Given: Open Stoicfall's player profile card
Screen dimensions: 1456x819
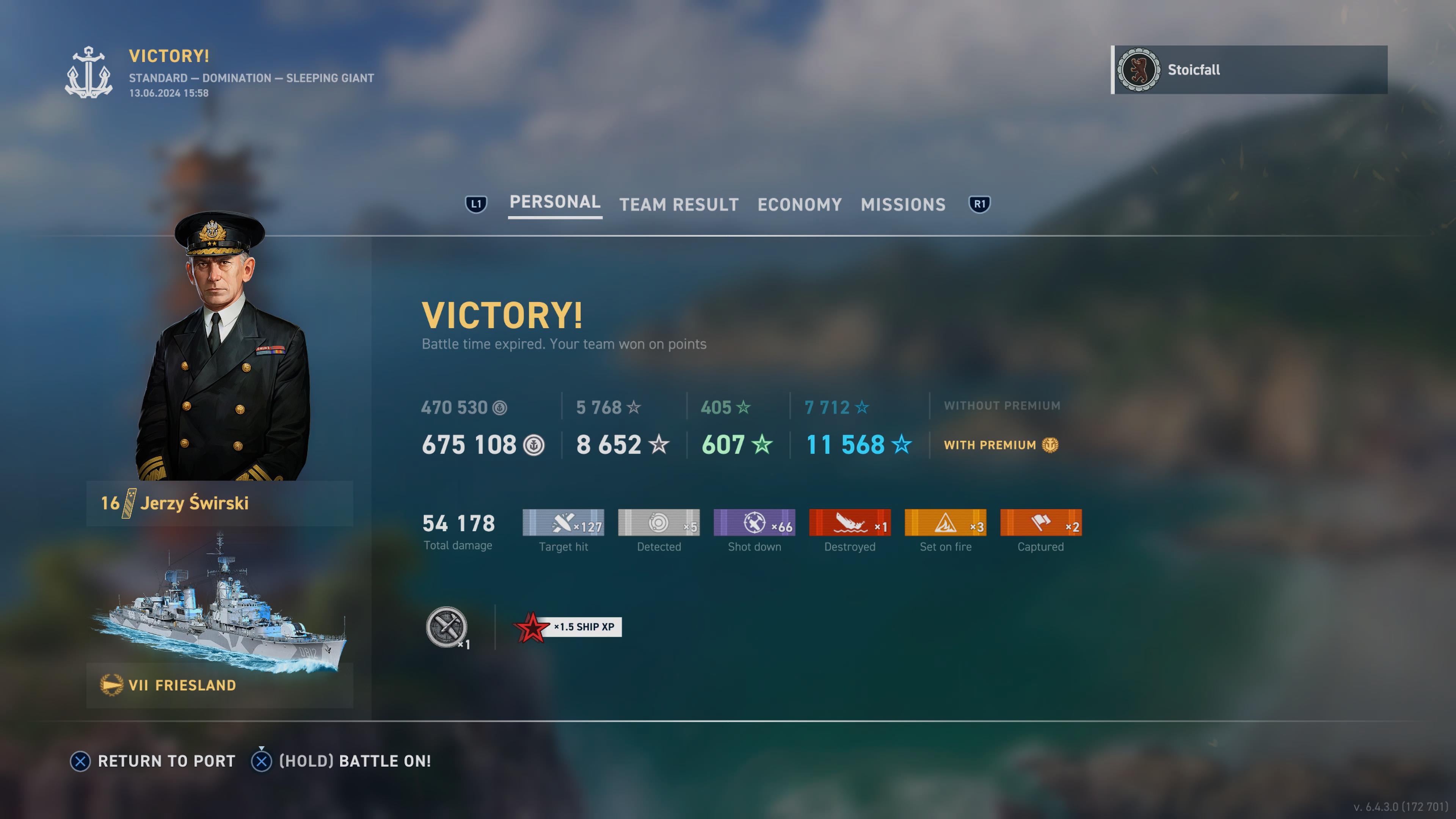Looking at the screenshot, I should click(1249, 70).
